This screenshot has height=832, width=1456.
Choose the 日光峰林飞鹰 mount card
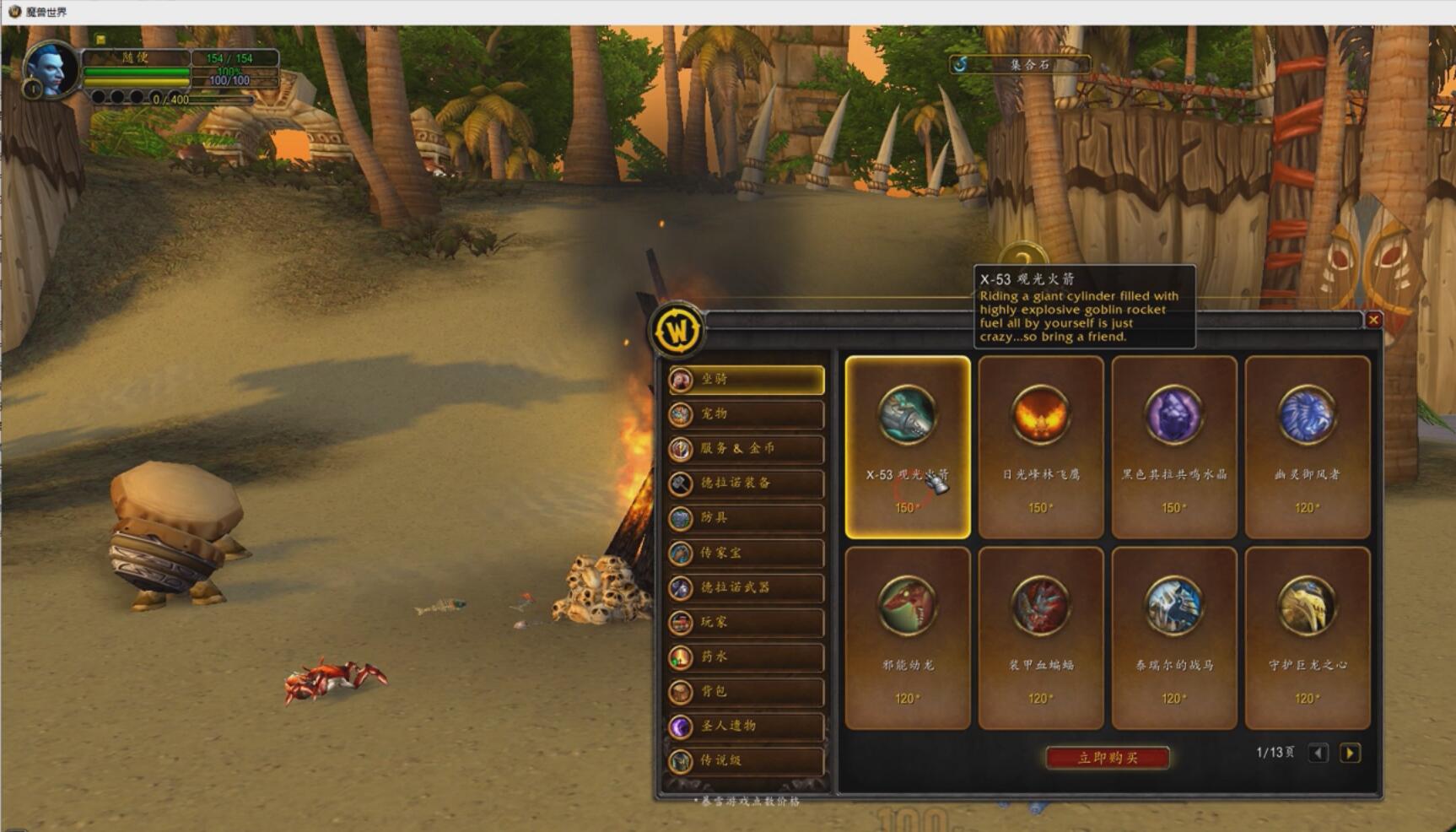tap(1041, 447)
